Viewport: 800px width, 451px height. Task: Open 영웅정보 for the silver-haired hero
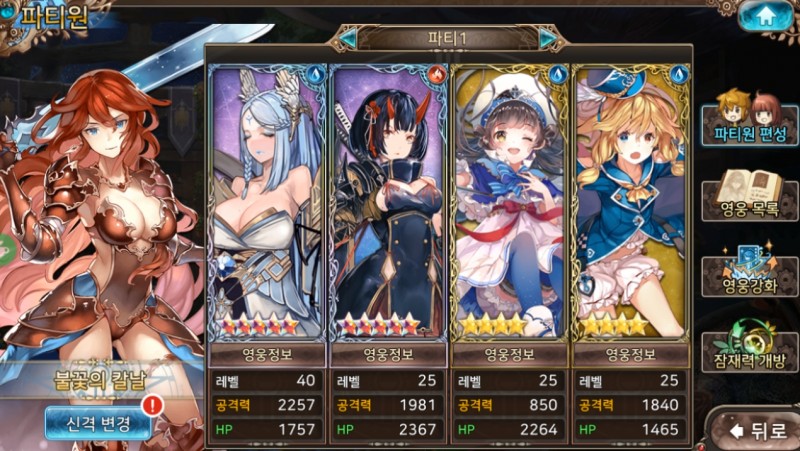click(x=267, y=353)
